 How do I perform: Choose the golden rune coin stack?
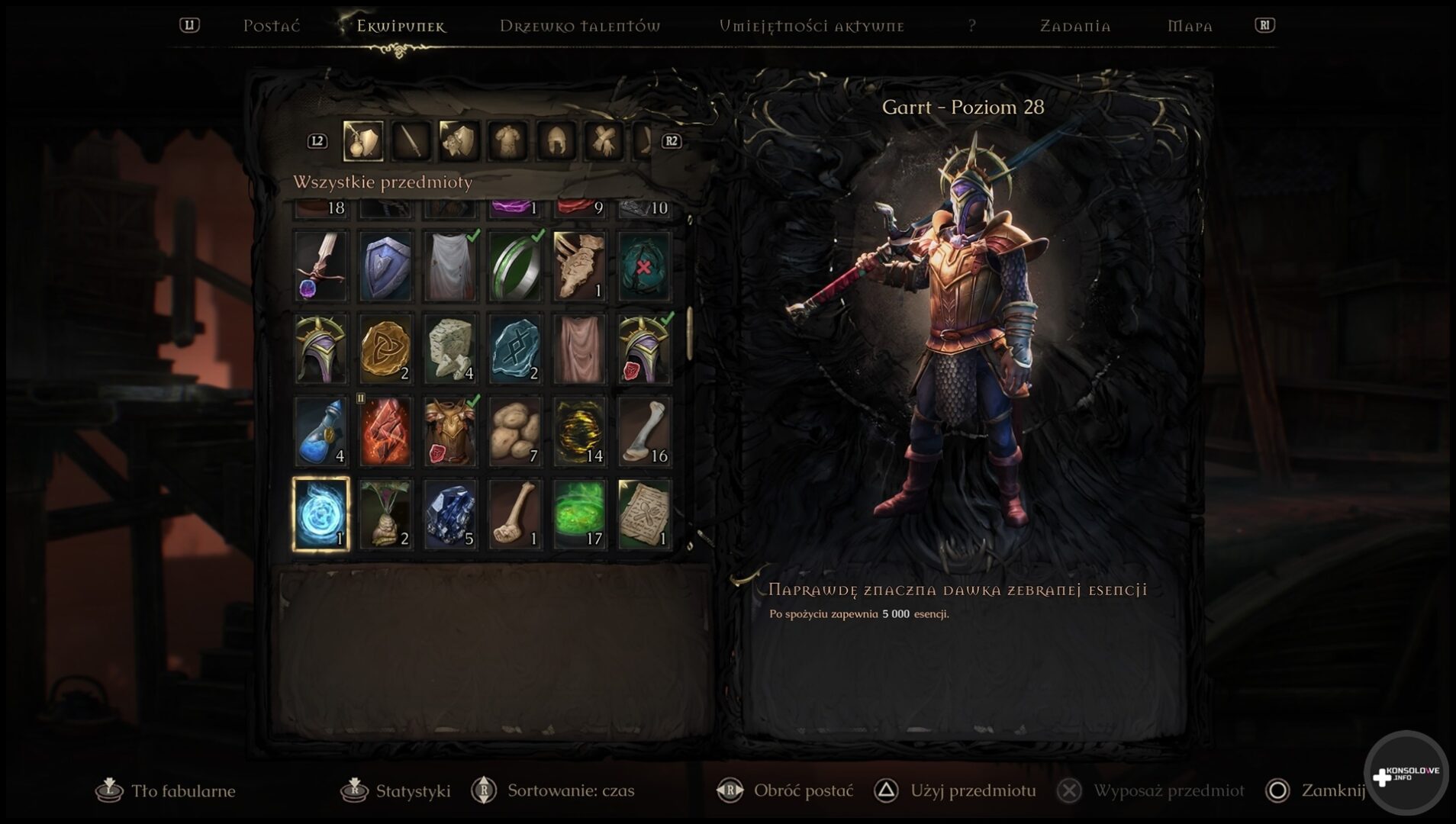(x=385, y=349)
